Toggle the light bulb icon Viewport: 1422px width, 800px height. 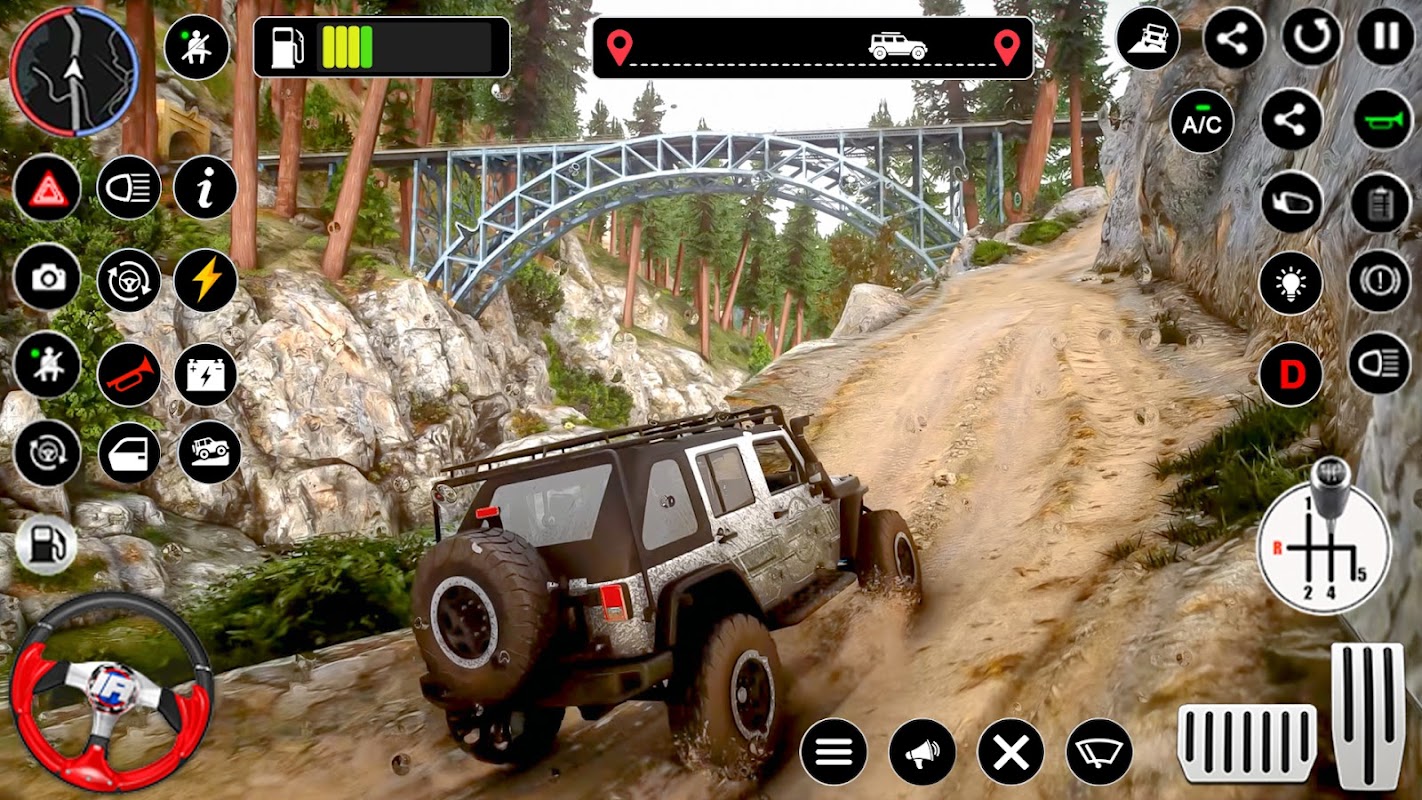1290,284
